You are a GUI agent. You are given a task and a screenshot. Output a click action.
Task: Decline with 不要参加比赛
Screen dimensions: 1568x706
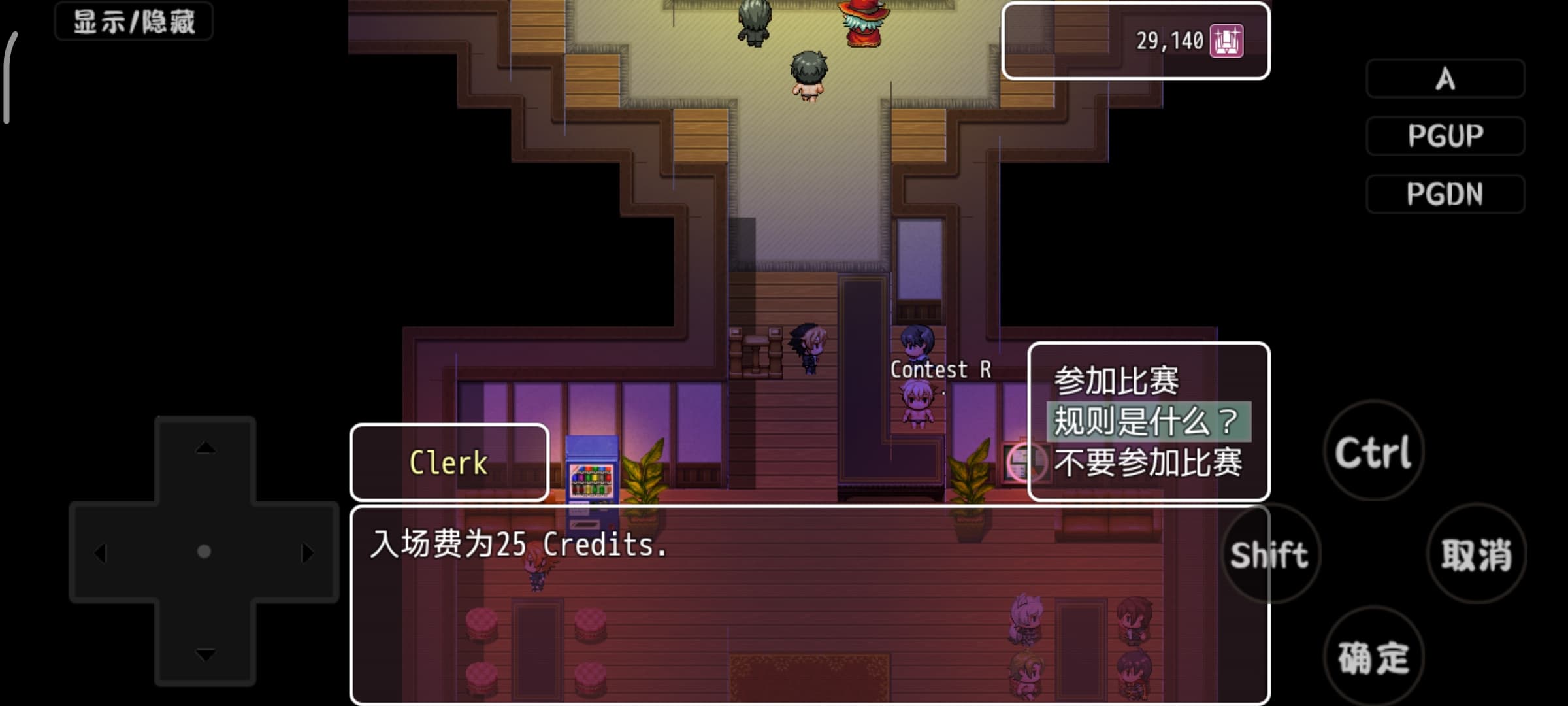point(1147,463)
